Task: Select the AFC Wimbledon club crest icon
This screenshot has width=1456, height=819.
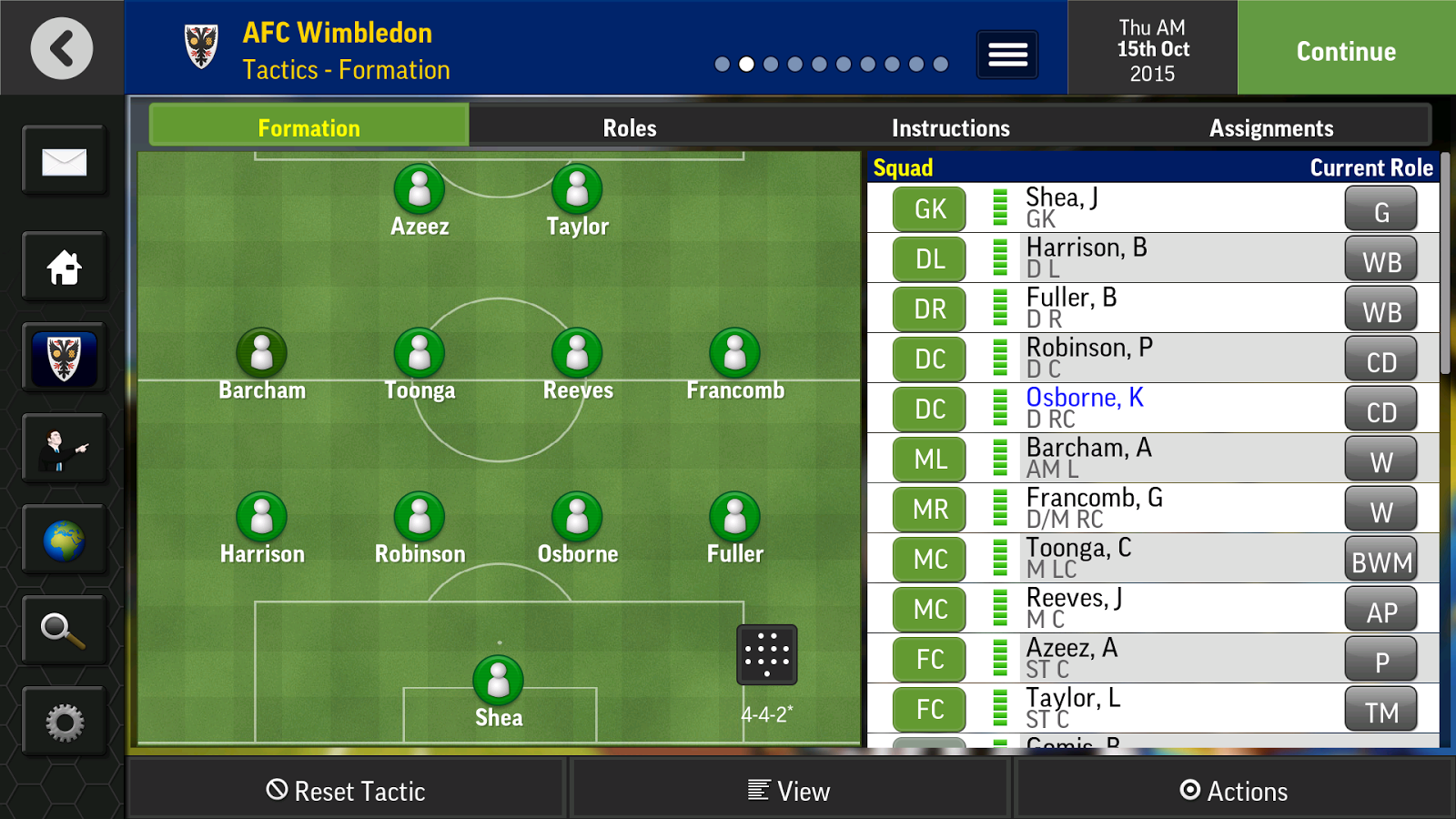Action: (x=62, y=357)
